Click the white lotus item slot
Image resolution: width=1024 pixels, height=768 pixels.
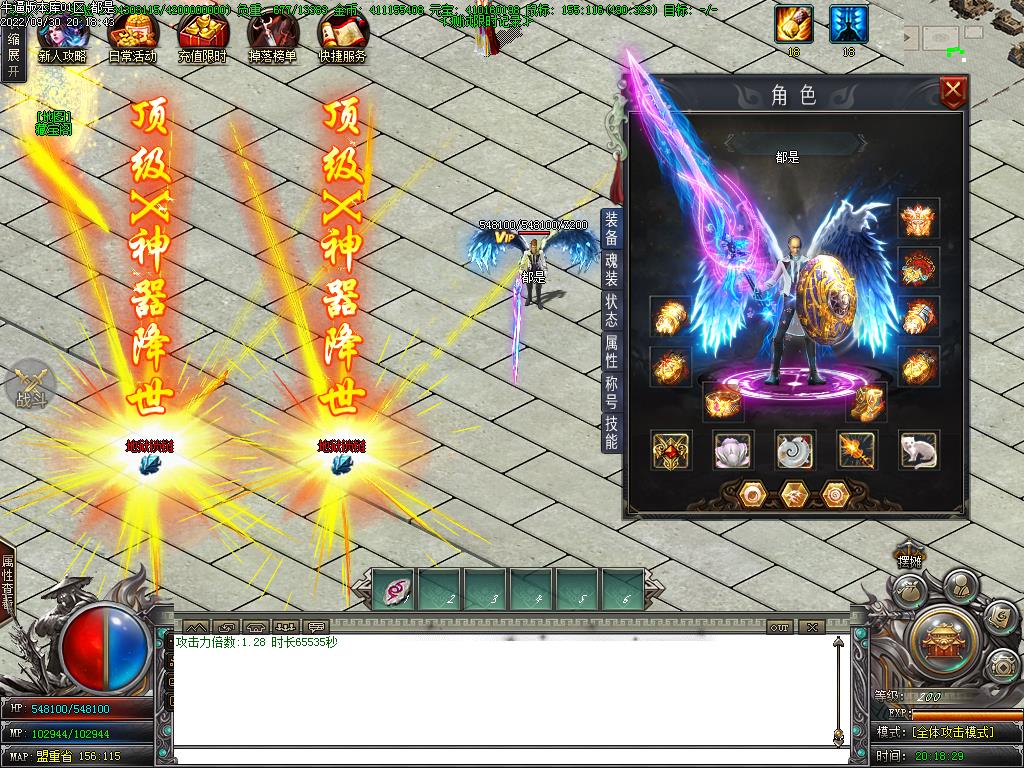point(733,450)
